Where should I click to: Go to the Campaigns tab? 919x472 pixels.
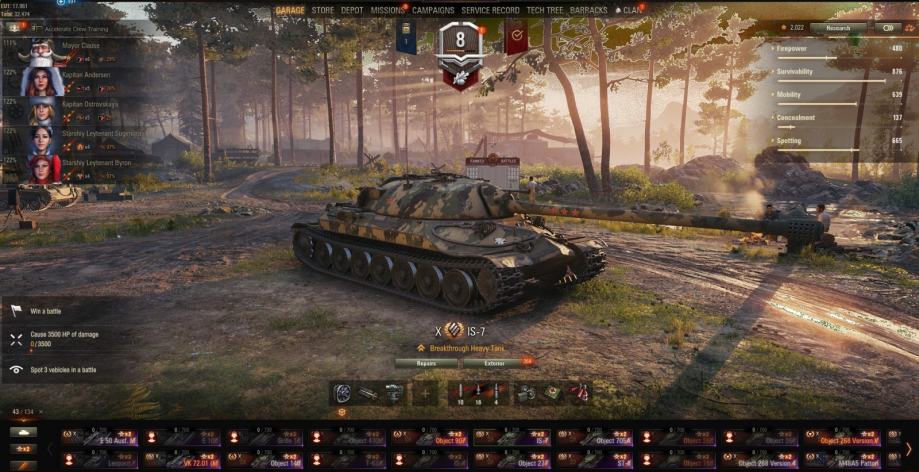point(433,10)
